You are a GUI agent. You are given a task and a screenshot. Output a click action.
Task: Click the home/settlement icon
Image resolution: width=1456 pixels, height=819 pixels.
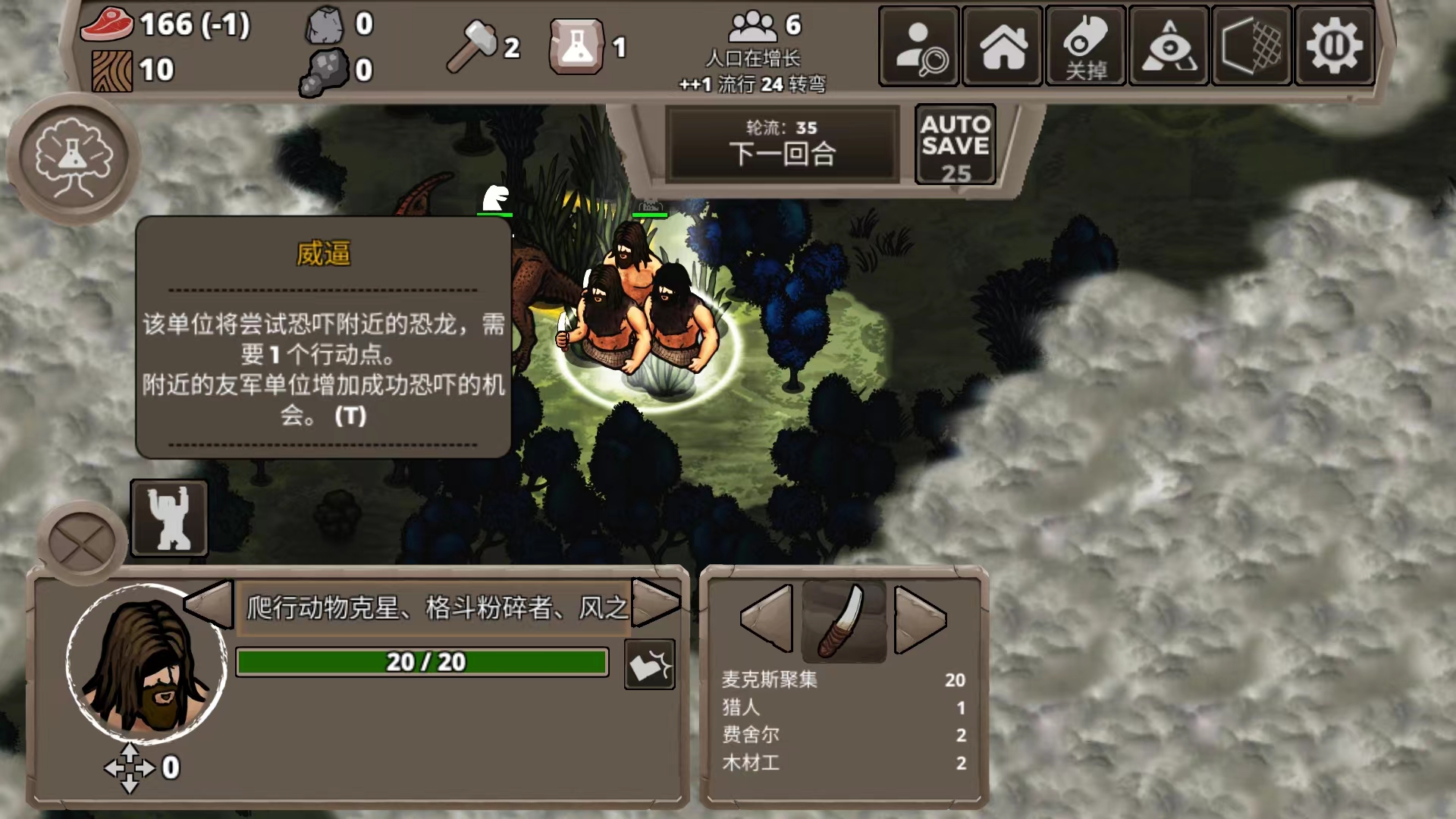tap(1002, 47)
